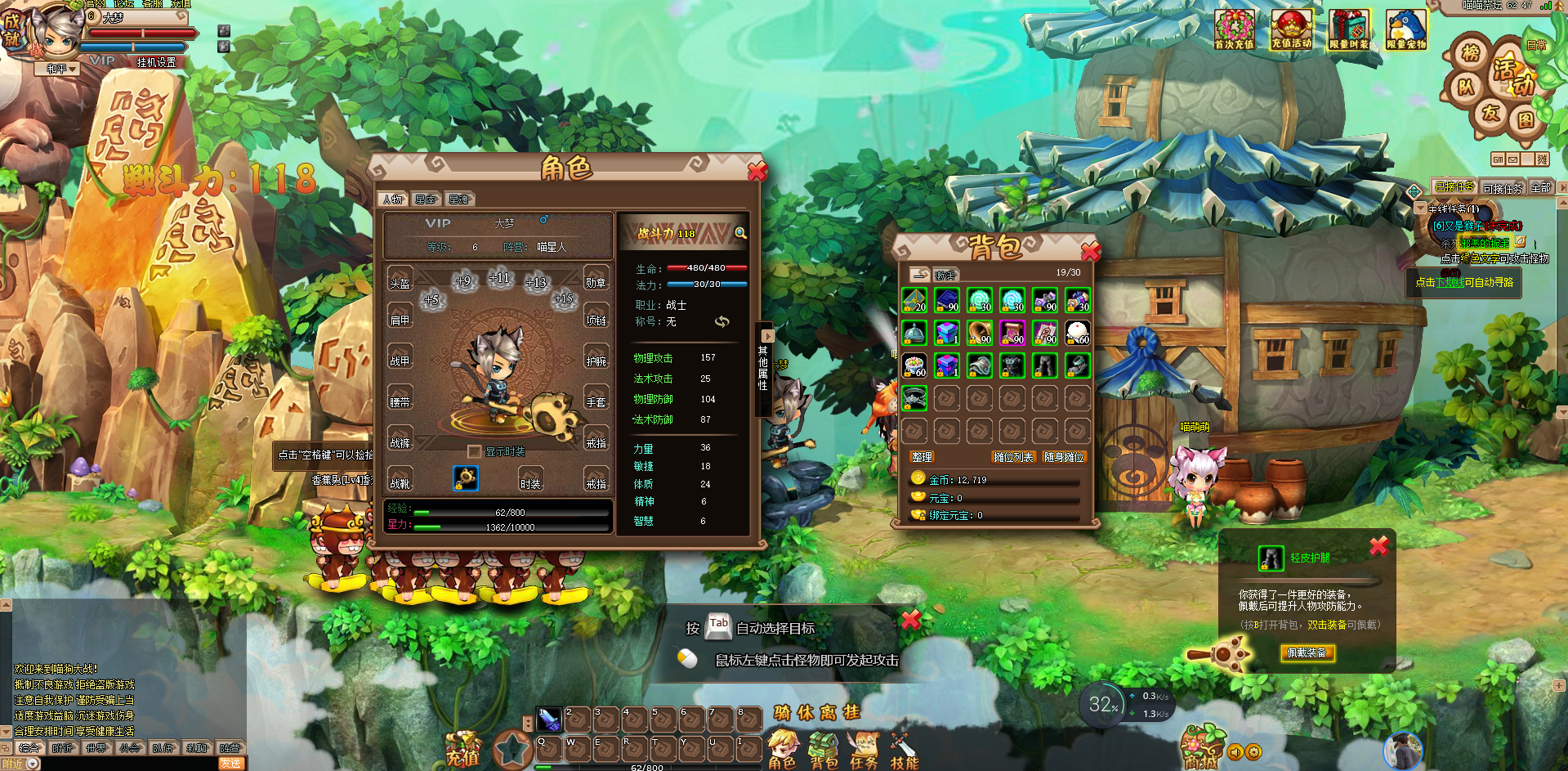Close the Tab auto-target tutorial tip

coord(911,620)
